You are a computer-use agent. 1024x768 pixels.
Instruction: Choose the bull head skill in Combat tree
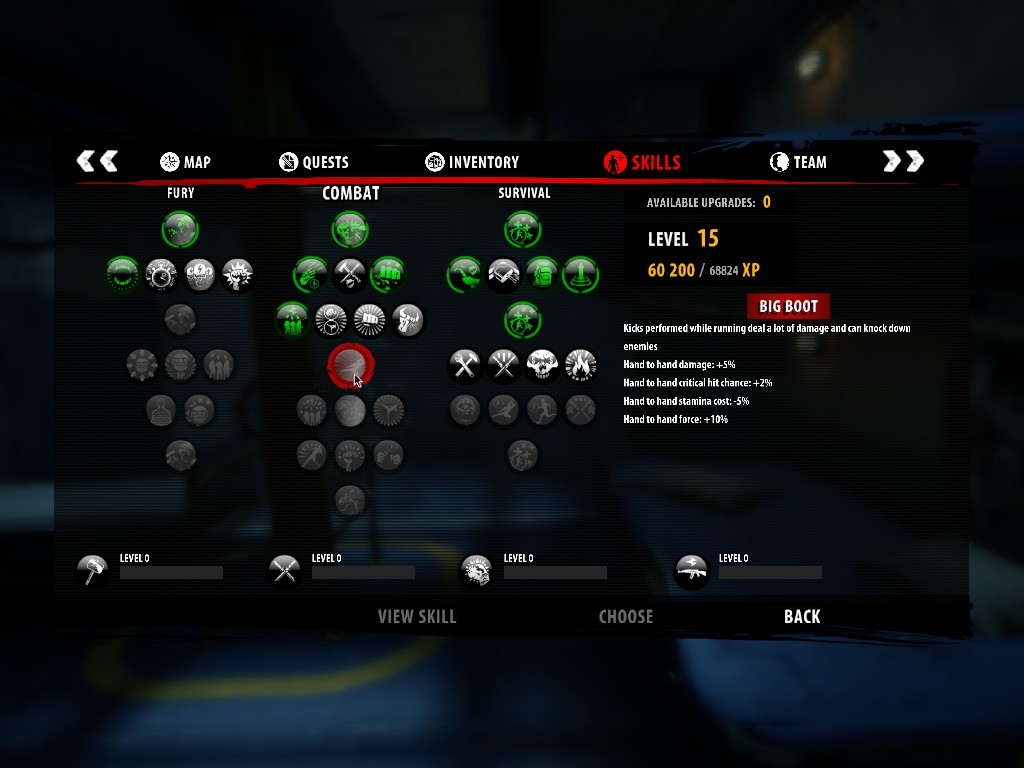point(408,320)
